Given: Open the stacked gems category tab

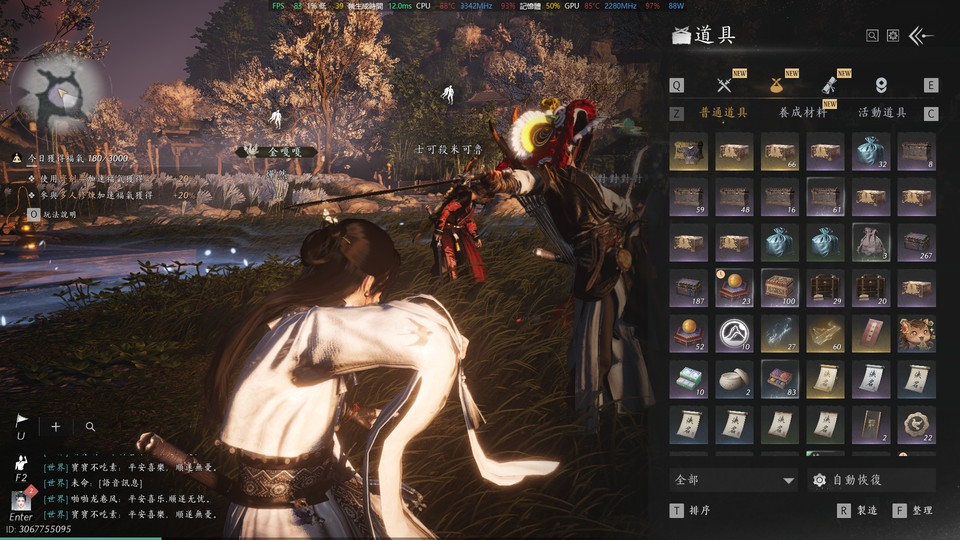Looking at the screenshot, I should tap(881, 85).
